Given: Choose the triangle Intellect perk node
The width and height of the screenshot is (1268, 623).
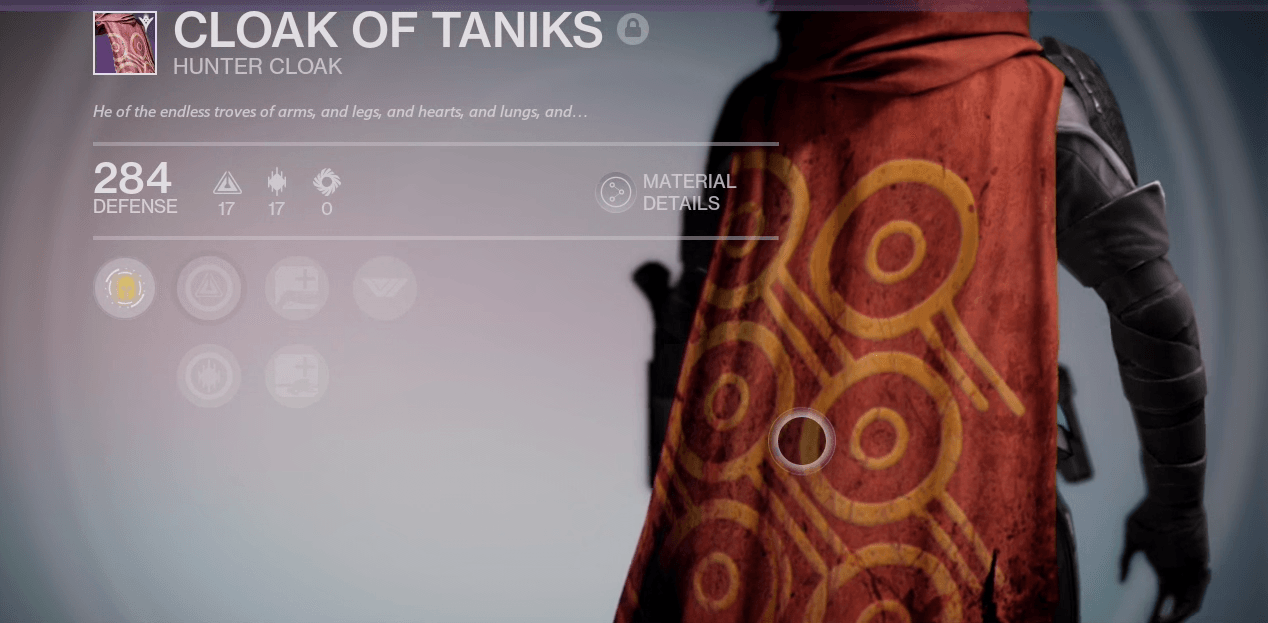Looking at the screenshot, I should click(209, 288).
